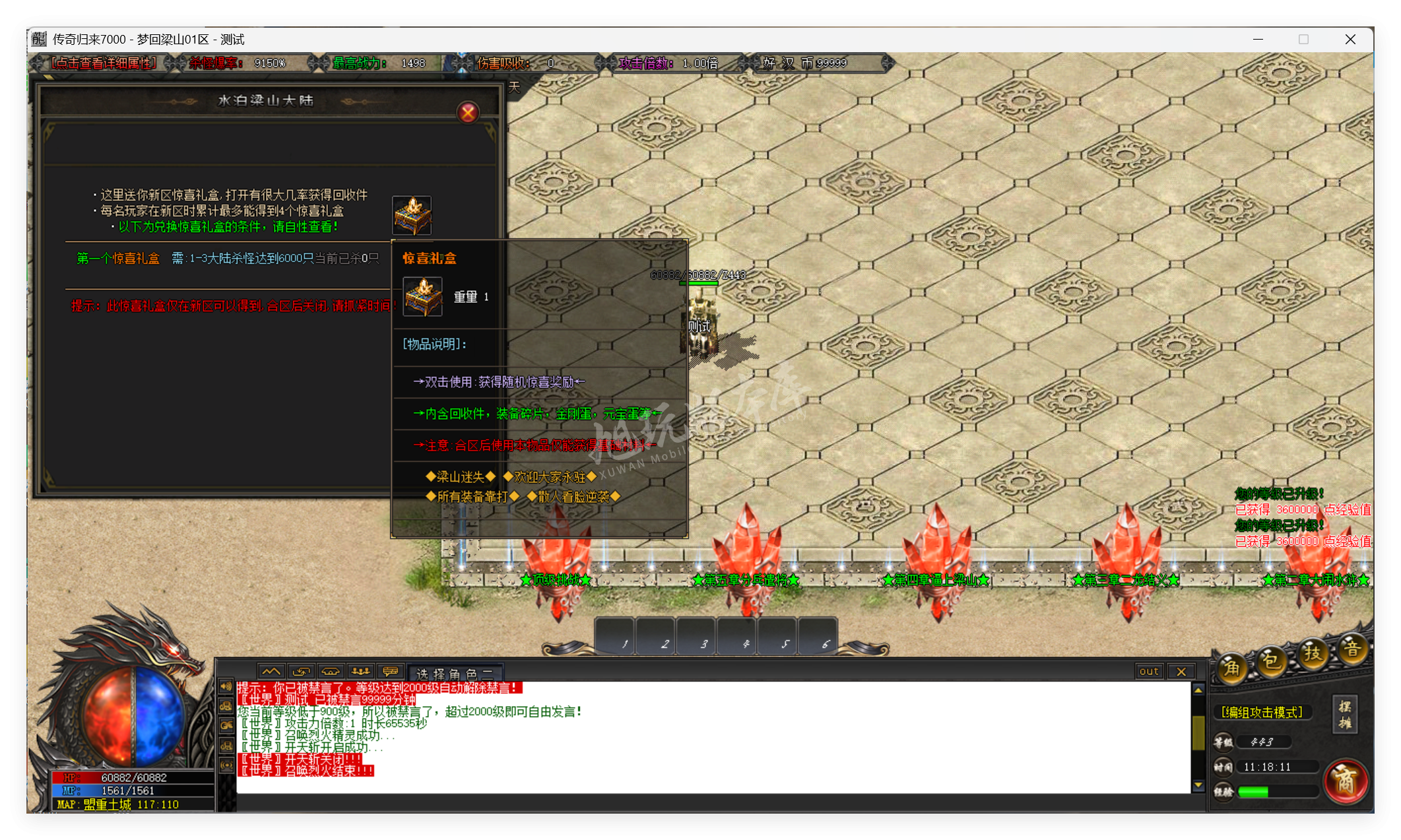Click the out button on the chat panel

pyautogui.click(x=1148, y=671)
